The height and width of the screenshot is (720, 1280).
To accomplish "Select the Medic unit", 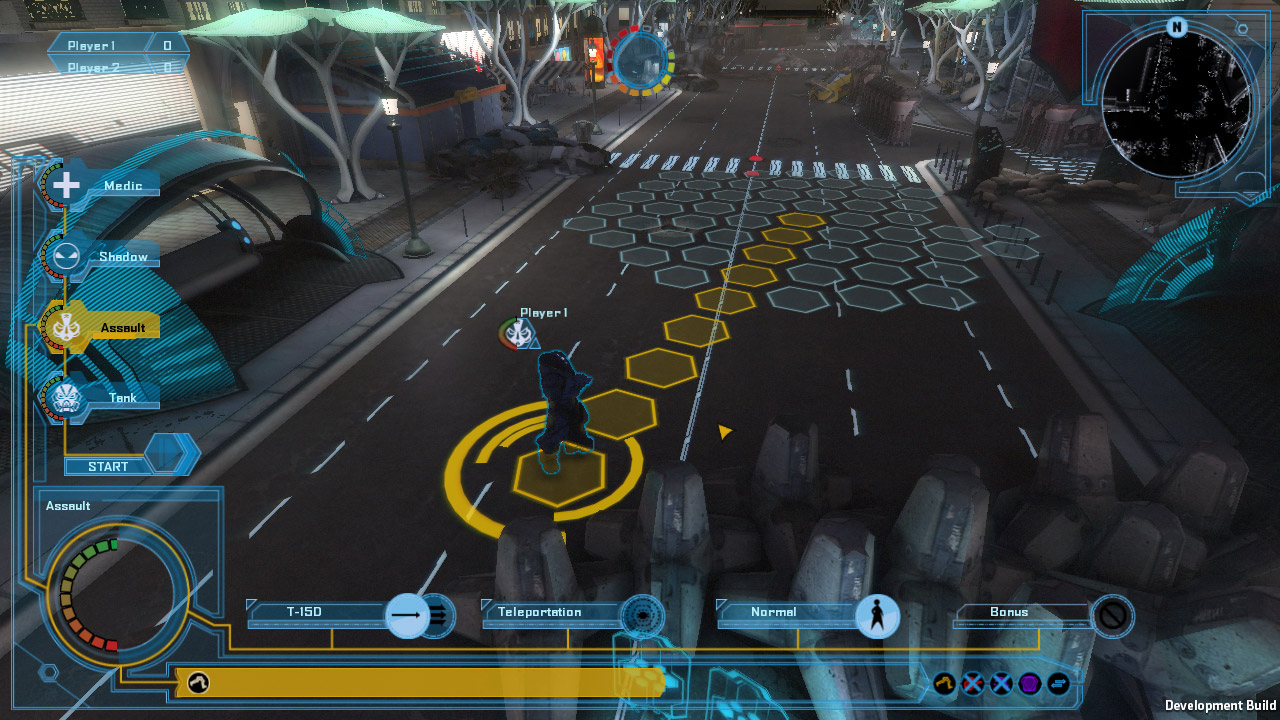I will coord(66,186).
